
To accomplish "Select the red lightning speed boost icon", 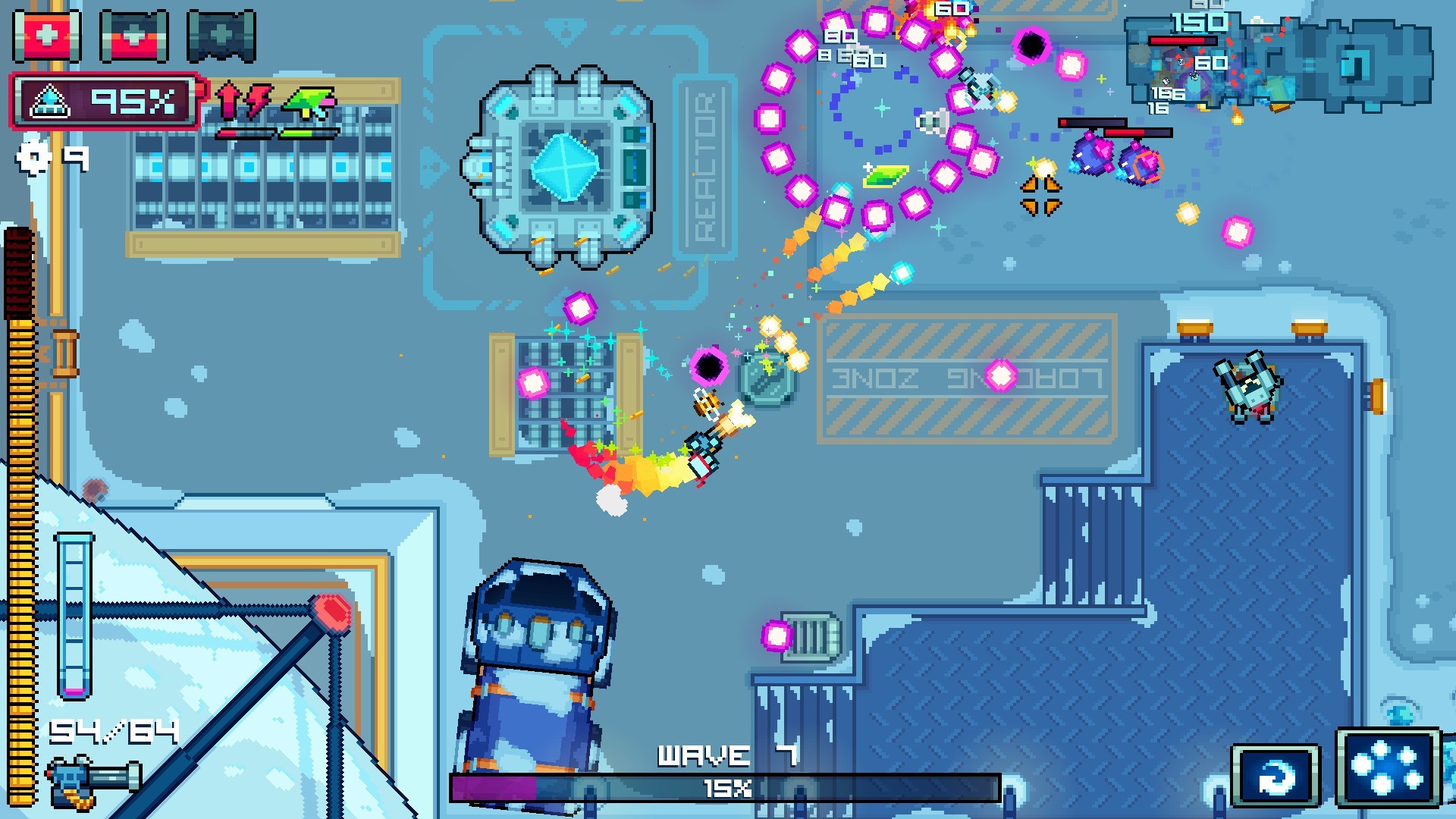I will 258,99.
